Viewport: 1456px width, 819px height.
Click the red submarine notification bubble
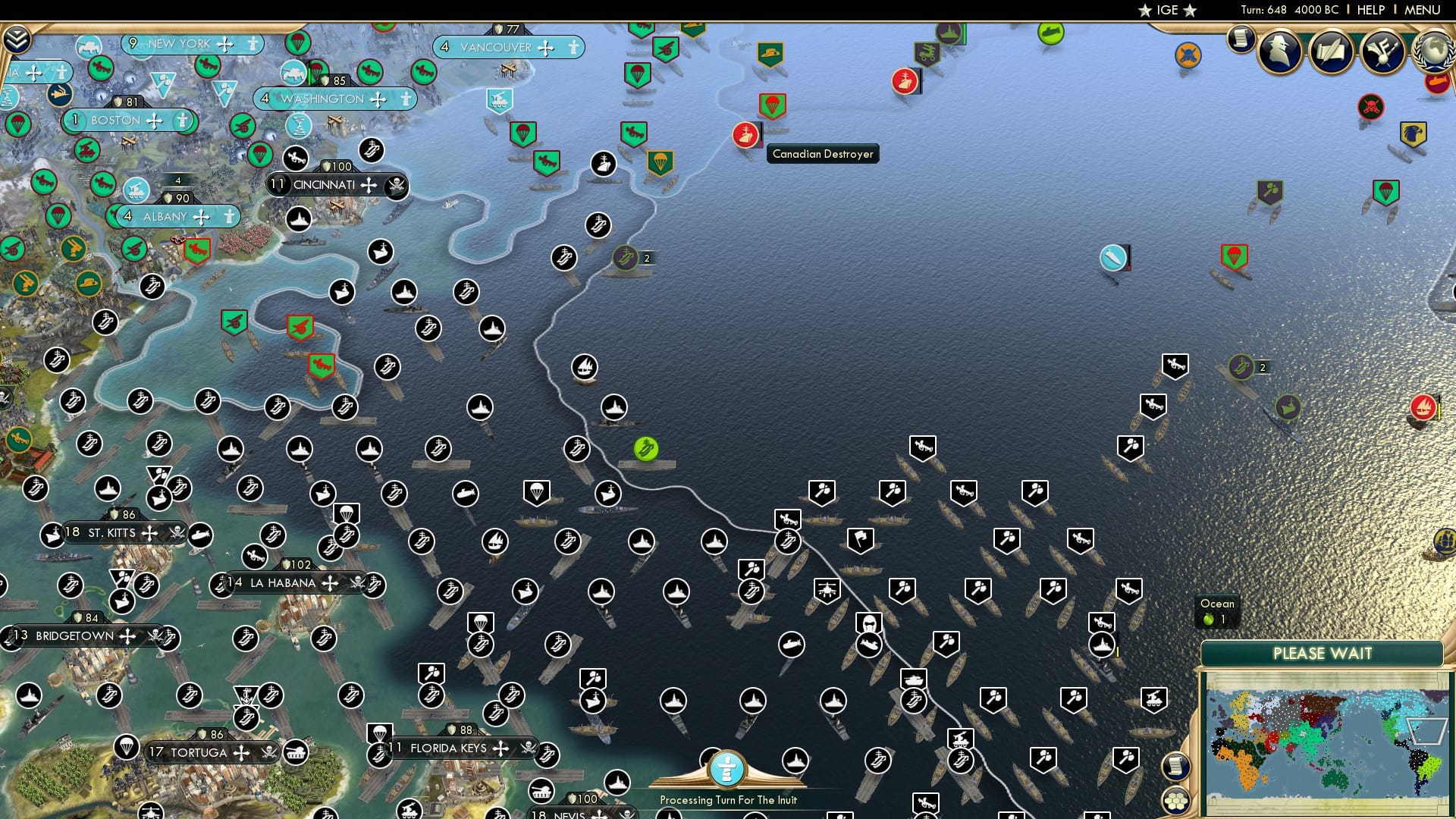(x=1439, y=83)
